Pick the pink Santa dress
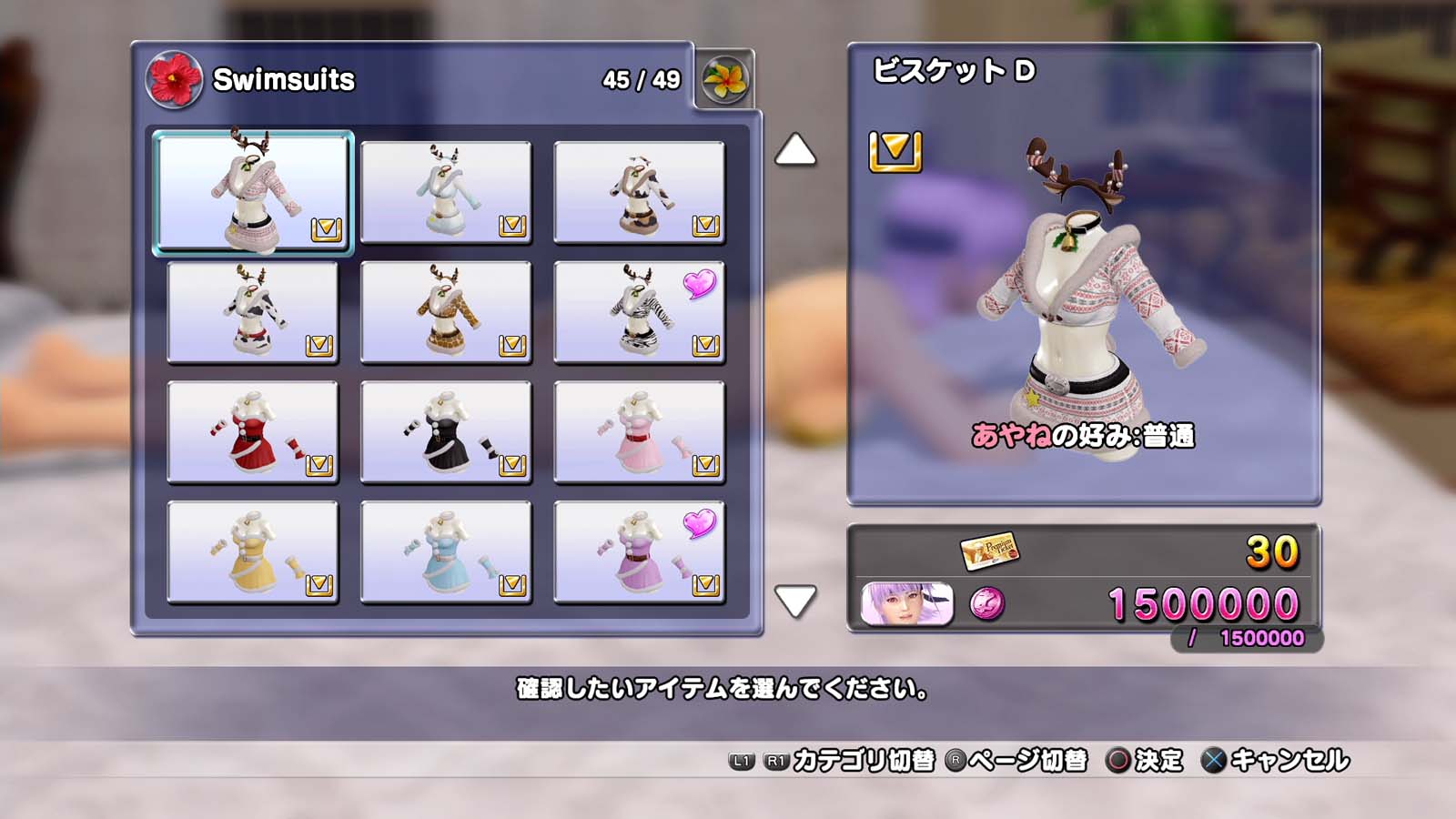The height and width of the screenshot is (819, 1456). (639, 432)
